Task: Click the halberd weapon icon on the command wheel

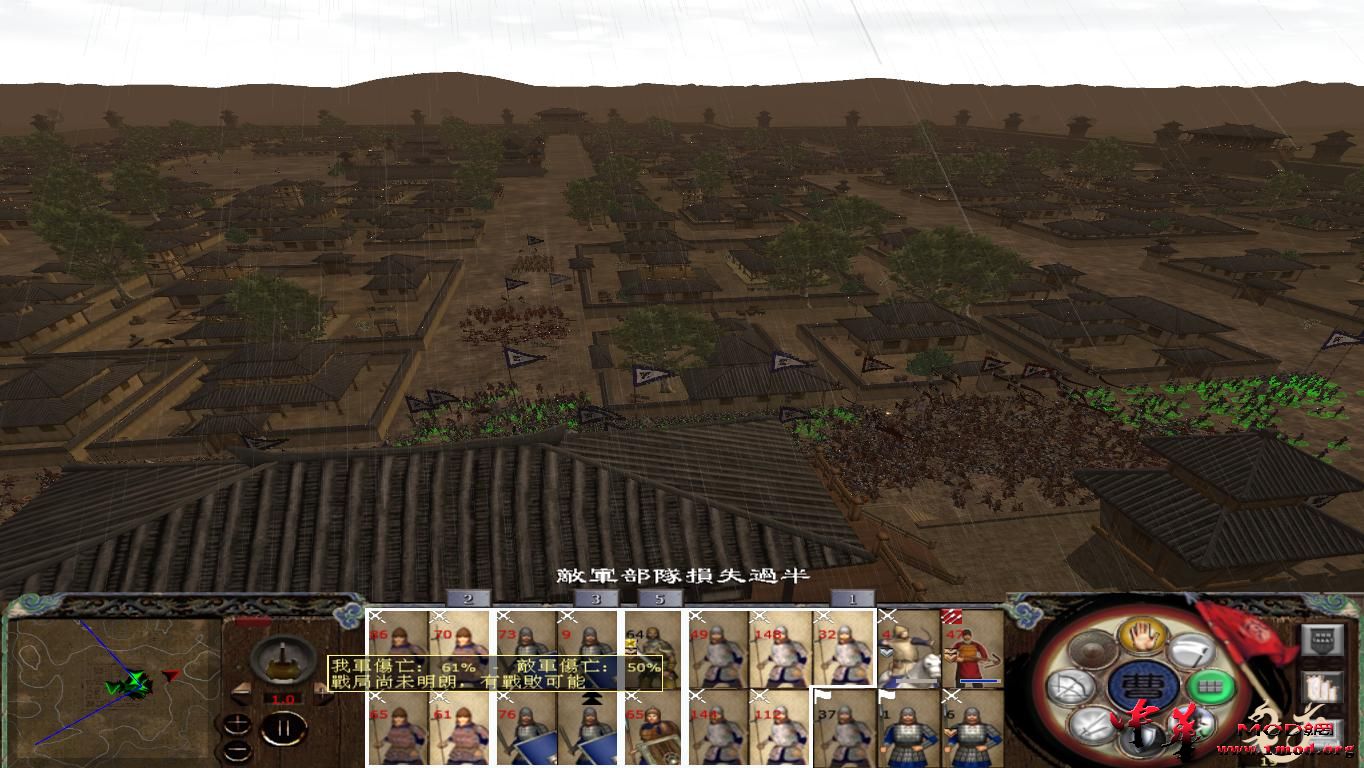Action: [x=1189, y=651]
